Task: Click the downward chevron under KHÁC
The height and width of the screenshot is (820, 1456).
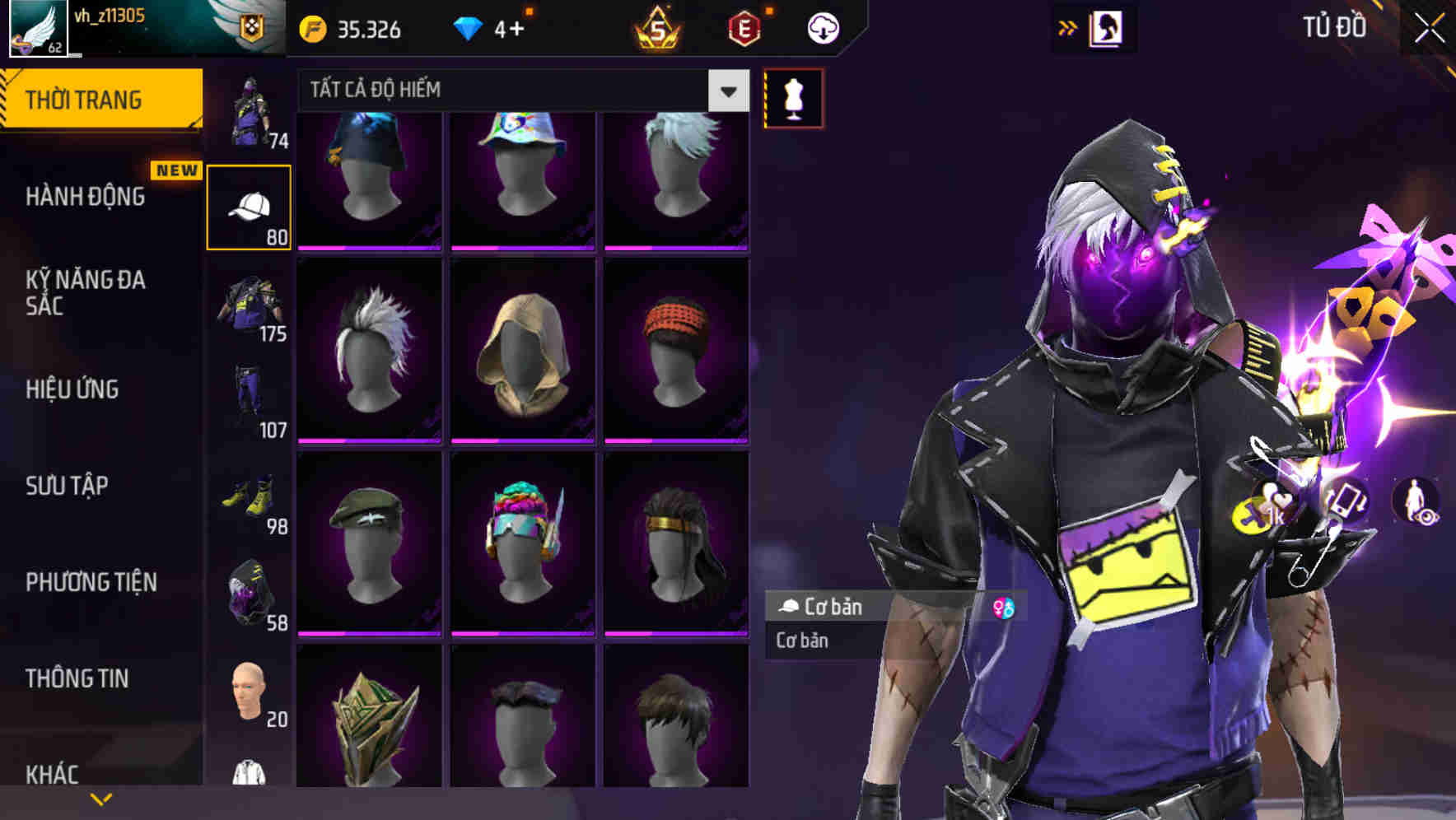Action: coord(101,797)
